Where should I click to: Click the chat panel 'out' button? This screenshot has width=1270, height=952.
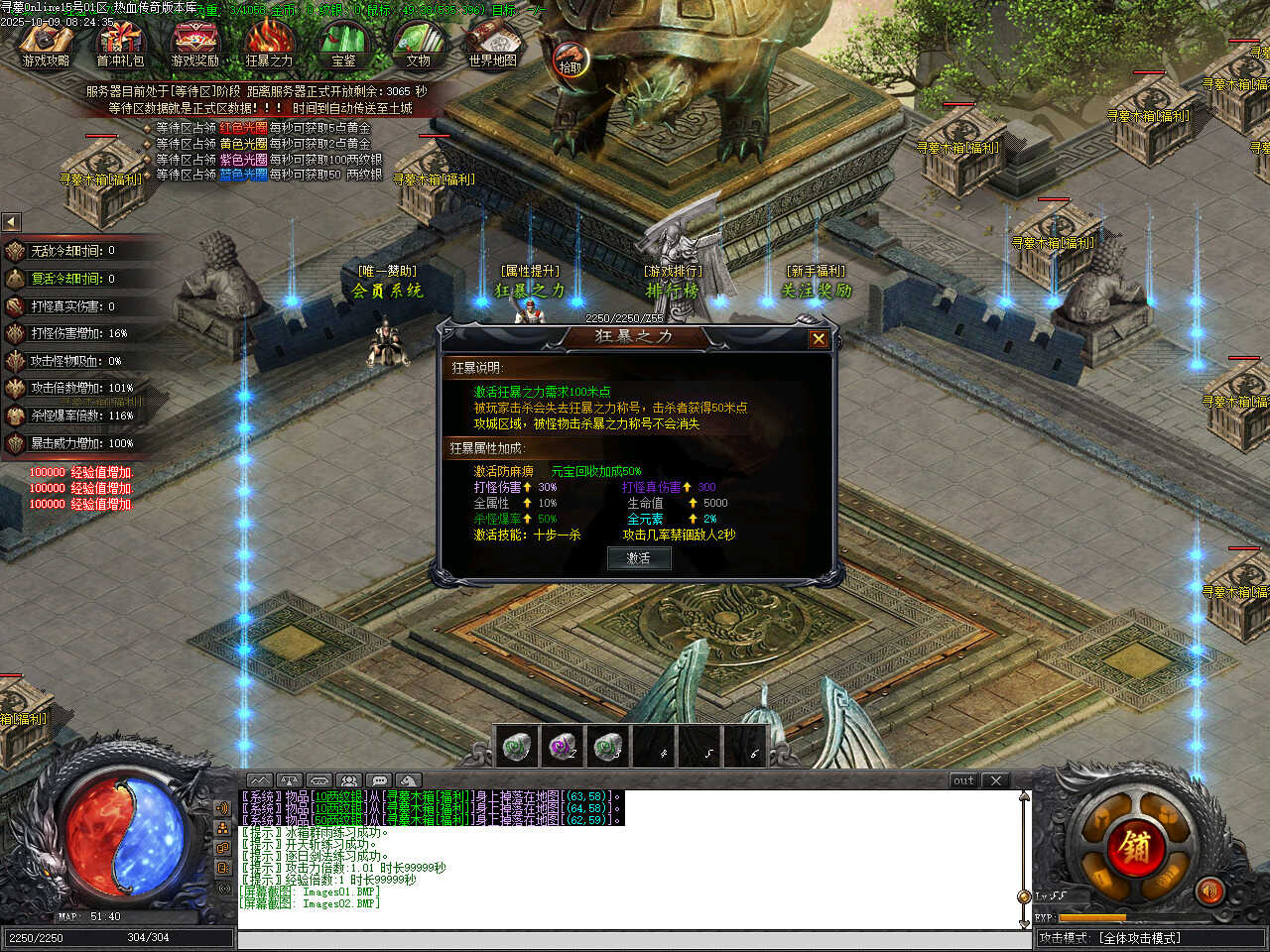coord(963,780)
